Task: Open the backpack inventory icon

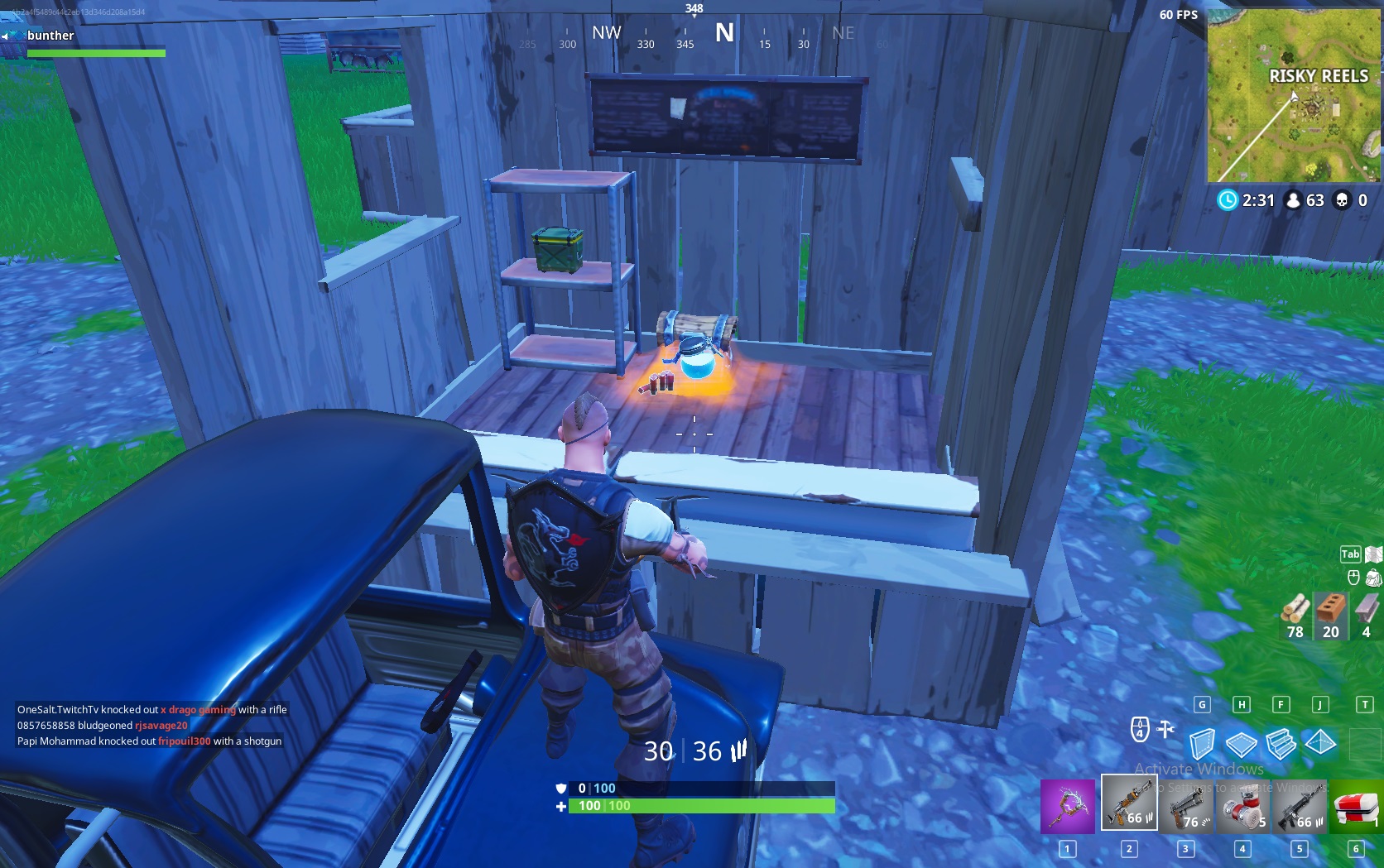Action: [x=1372, y=578]
